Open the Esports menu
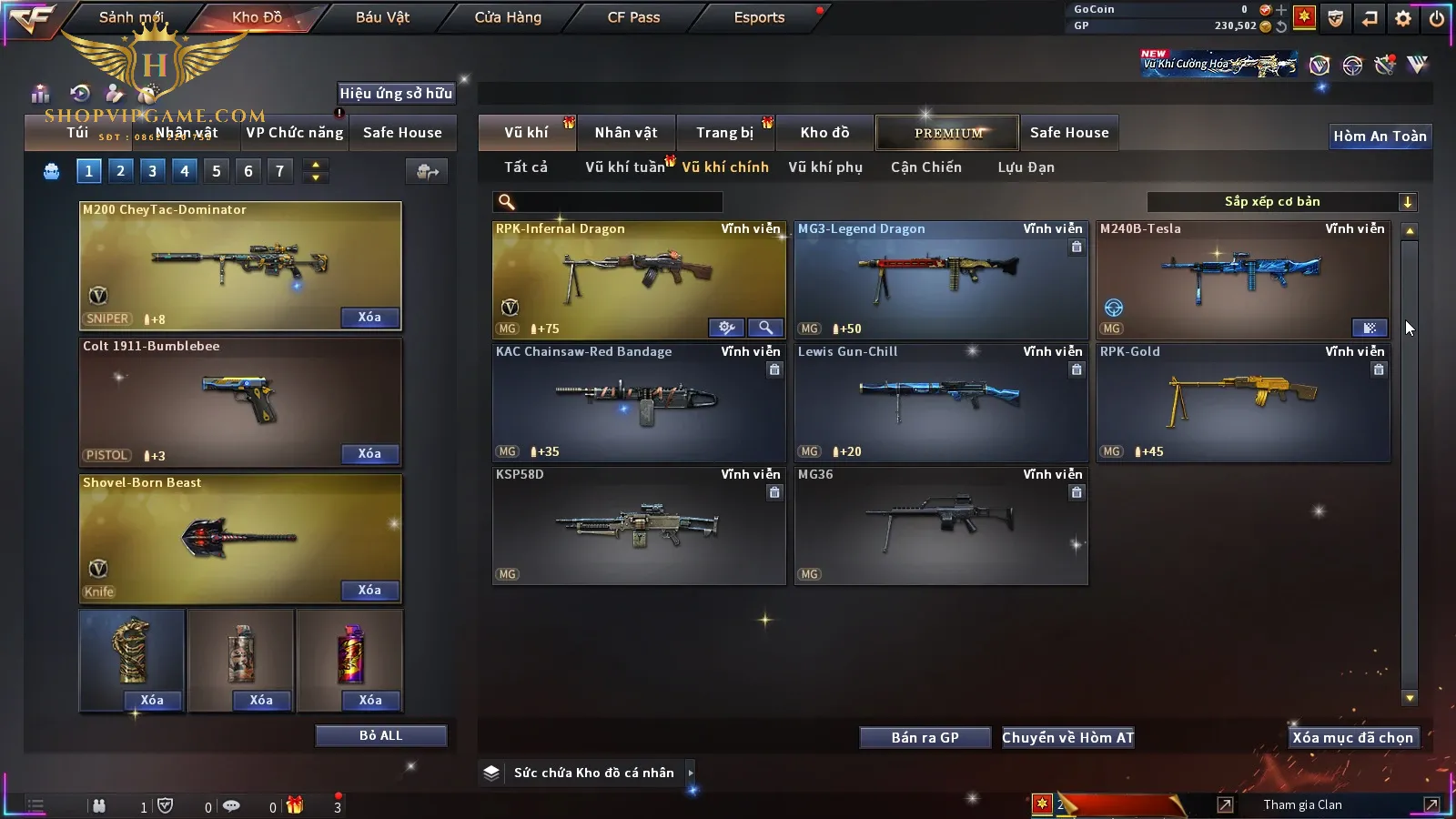1456x819 pixels. (x=759, y=17)
